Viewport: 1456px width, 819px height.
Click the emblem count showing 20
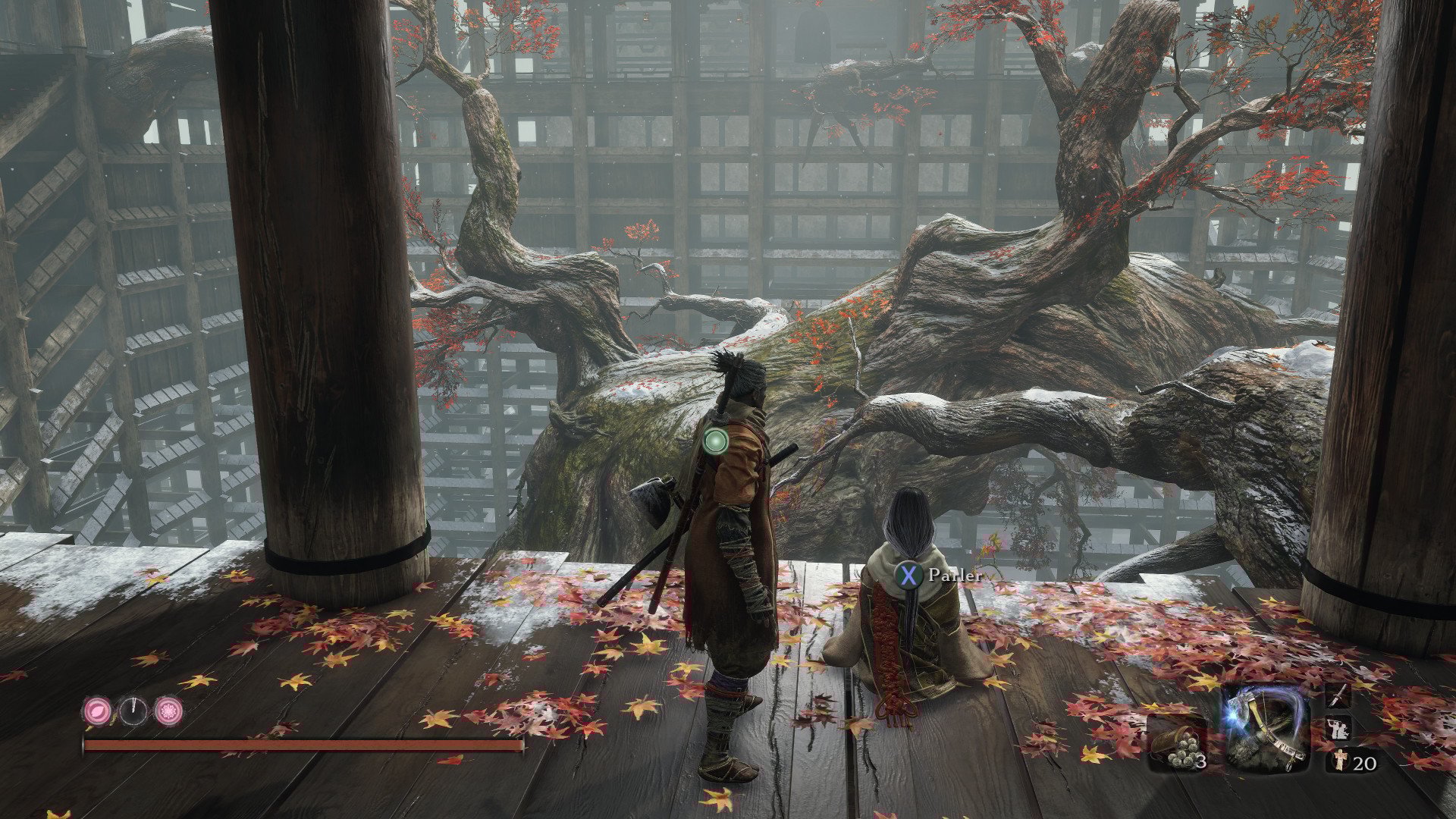click(1363, 764)
